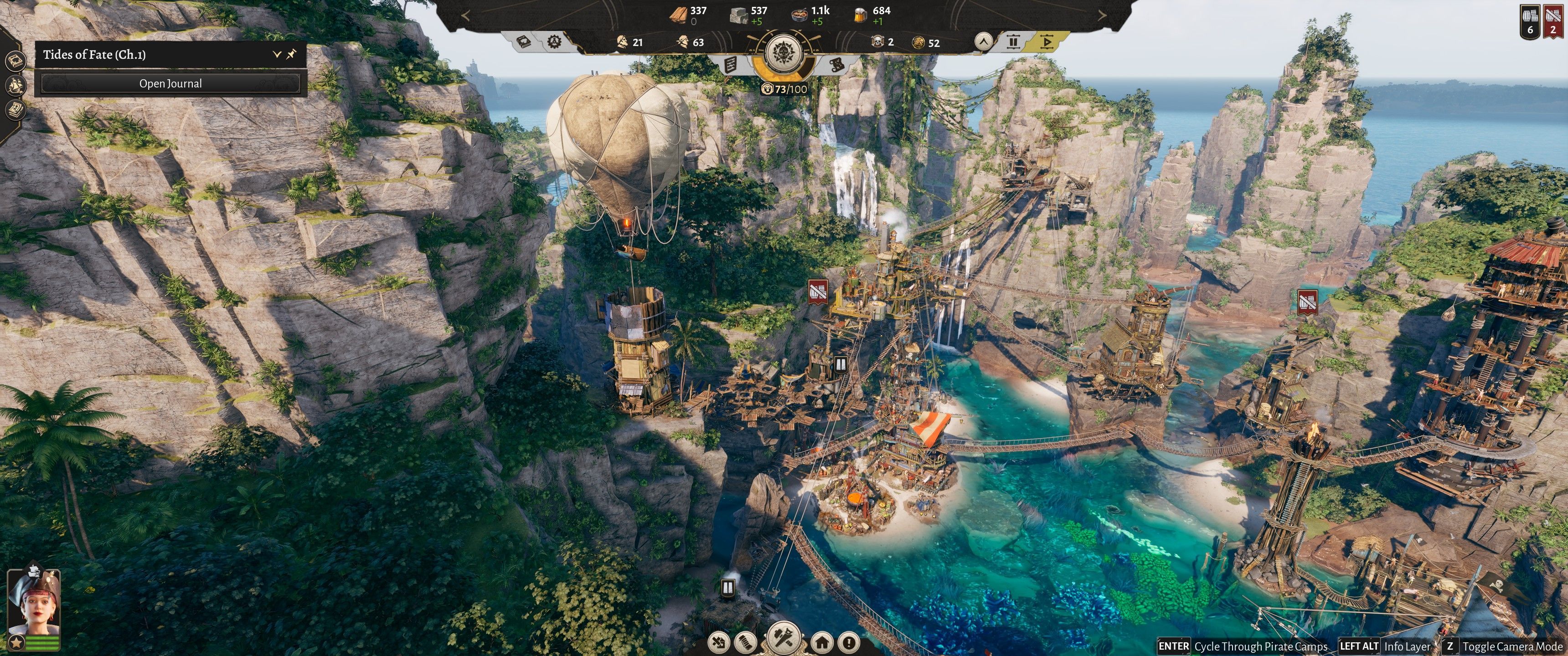This screenshot has height=656, width=1568.
Task: Open the stacked papers sidebar icon
Action: [x=15, y=109]
